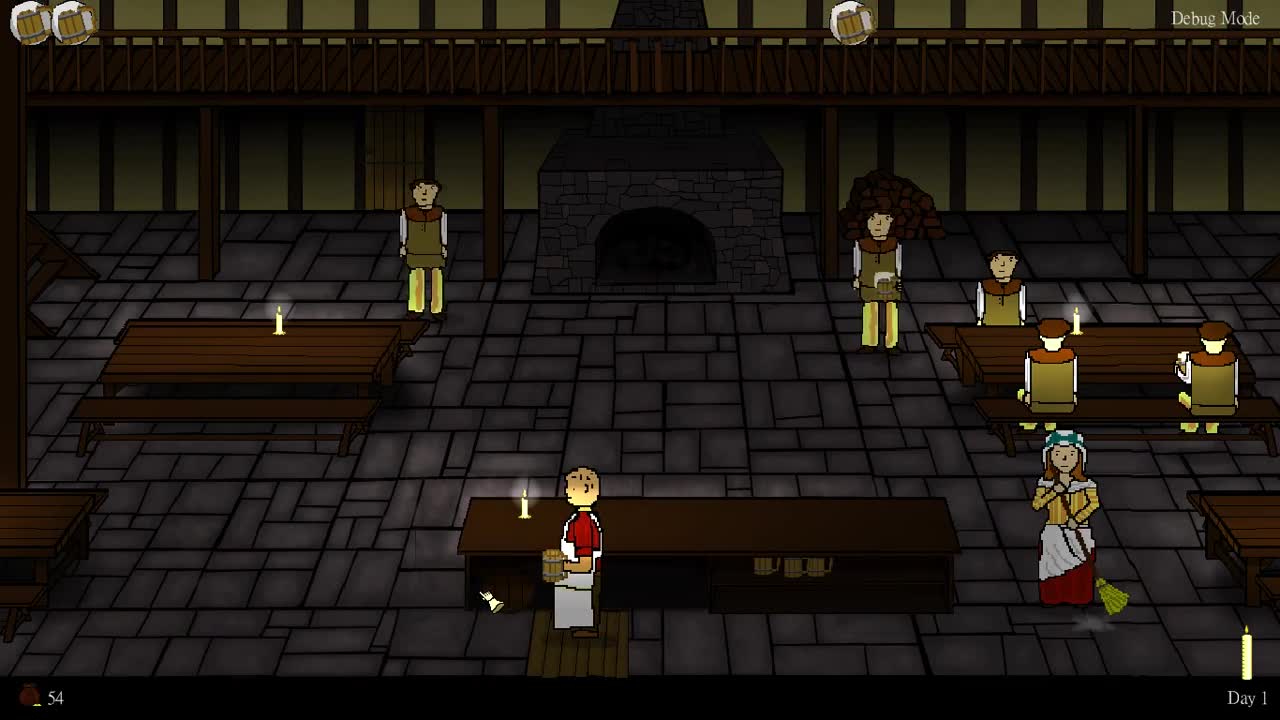
Task: Select the barkeeper in the red tunic
Action: 580,530
